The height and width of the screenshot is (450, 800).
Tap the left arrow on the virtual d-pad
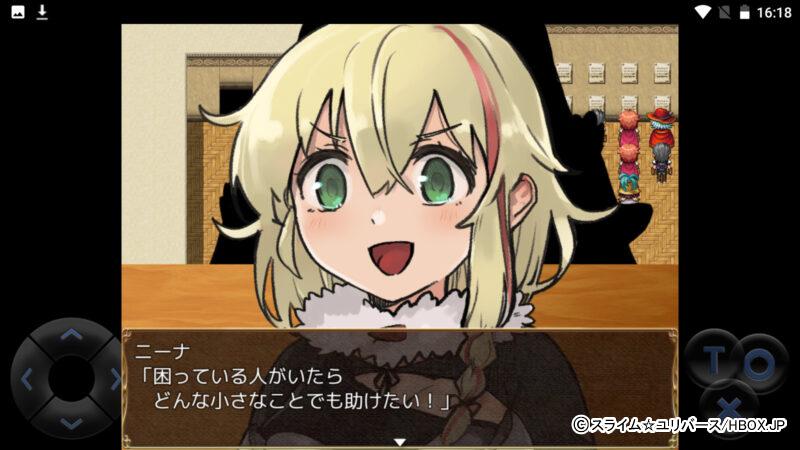[x=27, y=379]
